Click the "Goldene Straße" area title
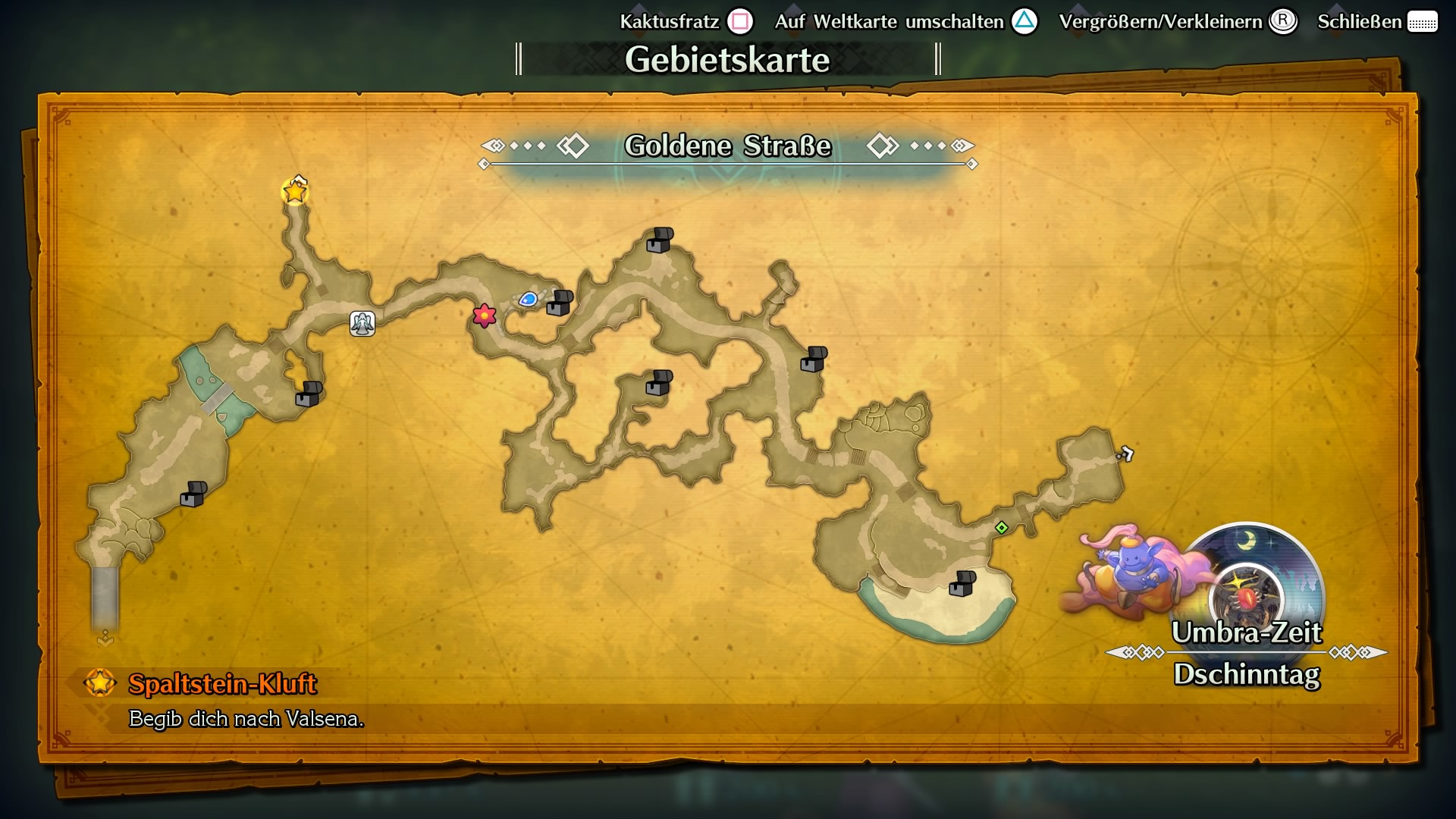Image resolution: width=1456 pixels, height=819 pixels. (727, 145)
